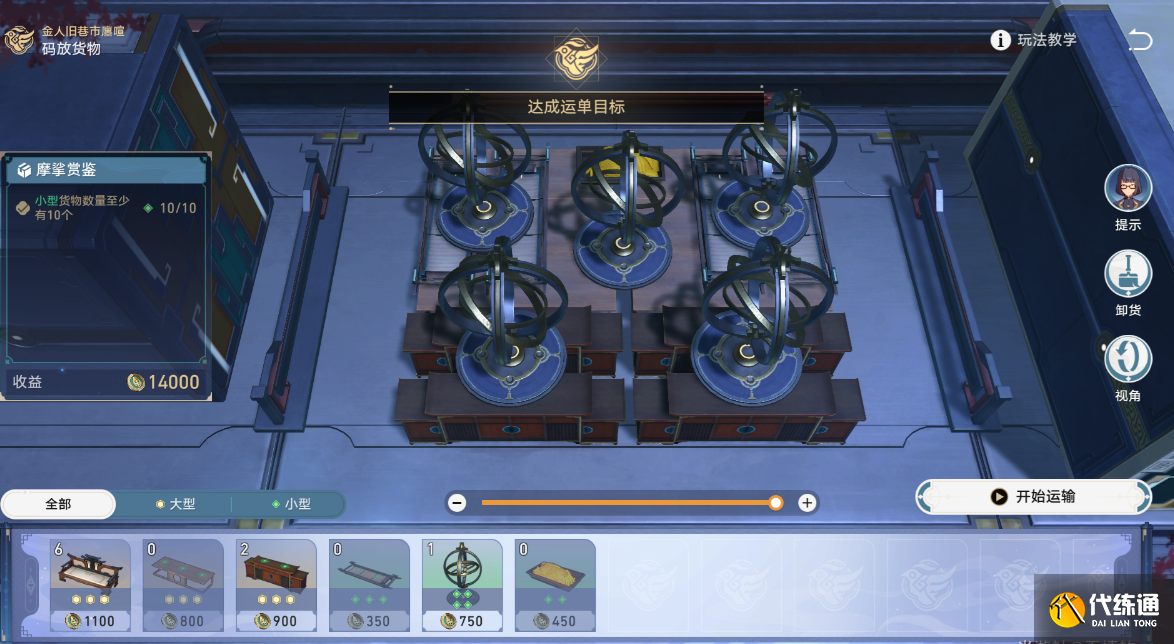Screen dimensions: 1174x644
Task: Select the 450 coin gold tray cargo
Action: pos(555,585)
